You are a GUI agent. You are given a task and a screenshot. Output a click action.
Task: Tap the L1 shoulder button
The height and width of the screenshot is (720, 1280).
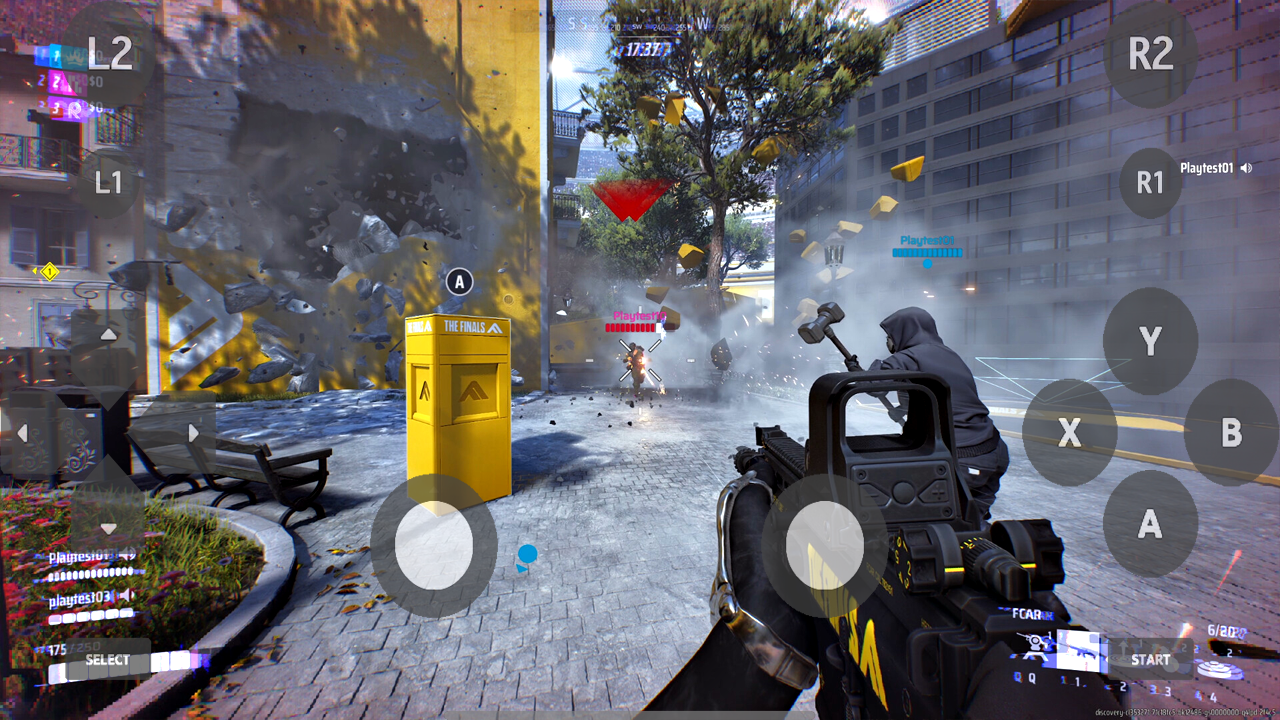tap(108, 182)
